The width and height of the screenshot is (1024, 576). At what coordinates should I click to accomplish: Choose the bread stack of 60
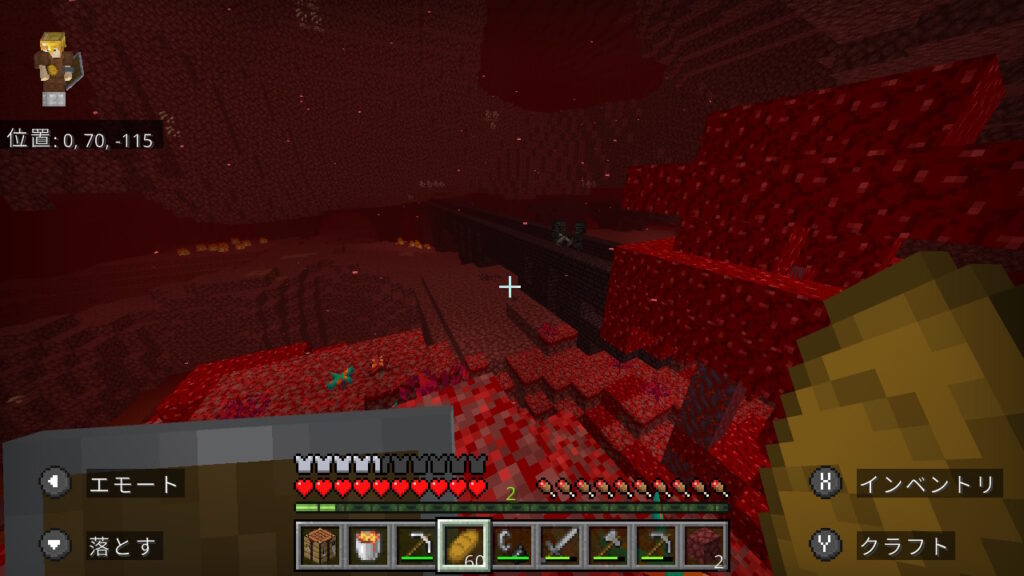tap(463, 546)
